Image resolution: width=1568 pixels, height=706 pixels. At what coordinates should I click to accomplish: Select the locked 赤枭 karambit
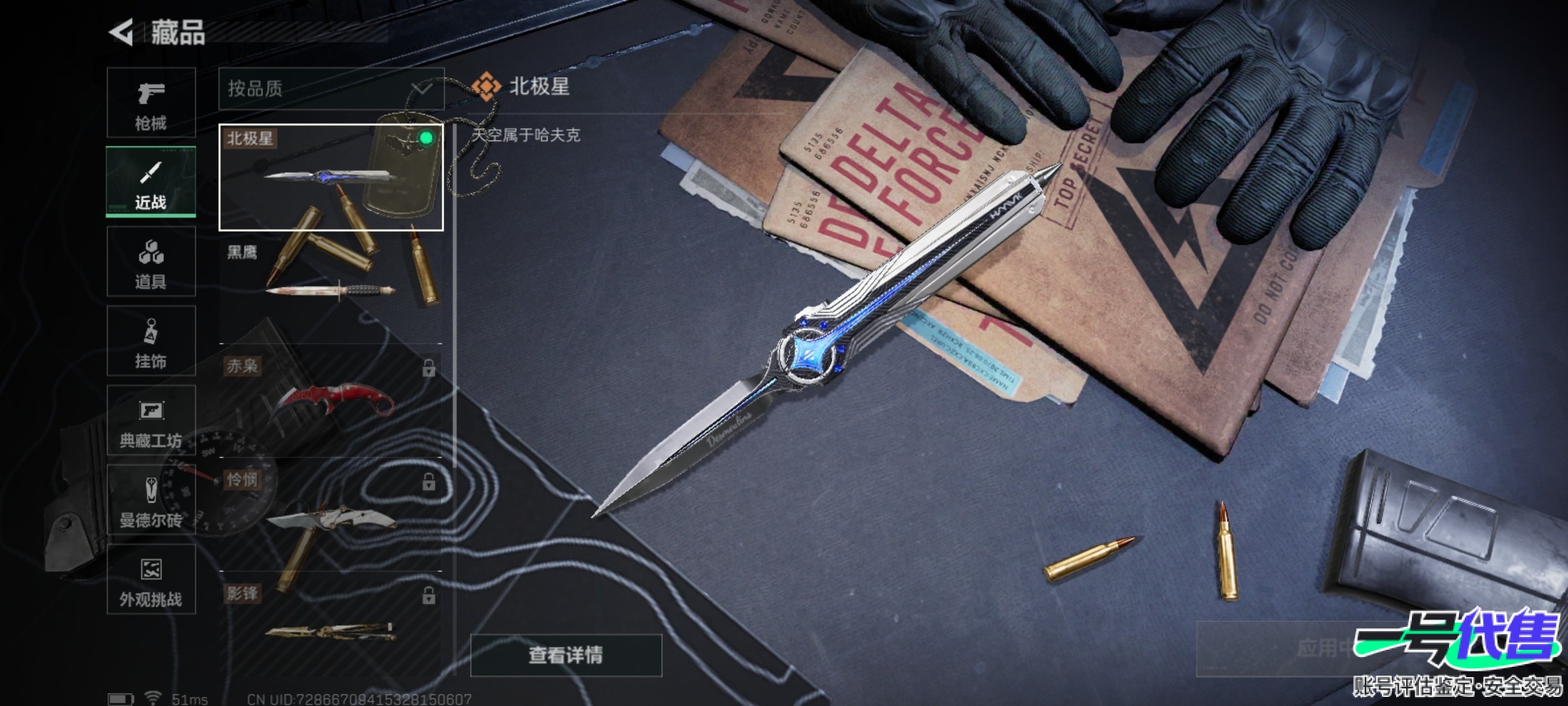(331, 400)
